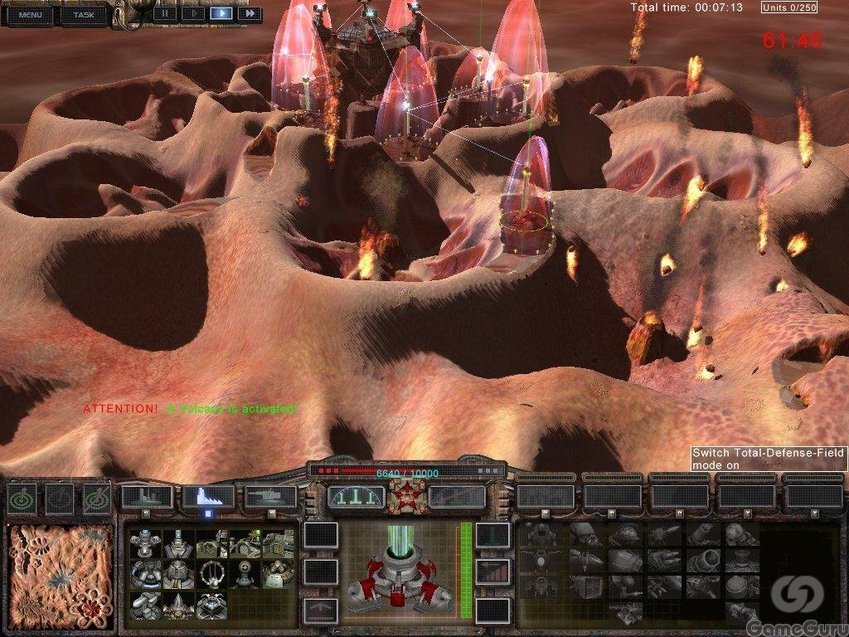Toggle the crossed-out spiral minimap button
The height and width of the screenshot is (637, 849).
tap(96, 497)
